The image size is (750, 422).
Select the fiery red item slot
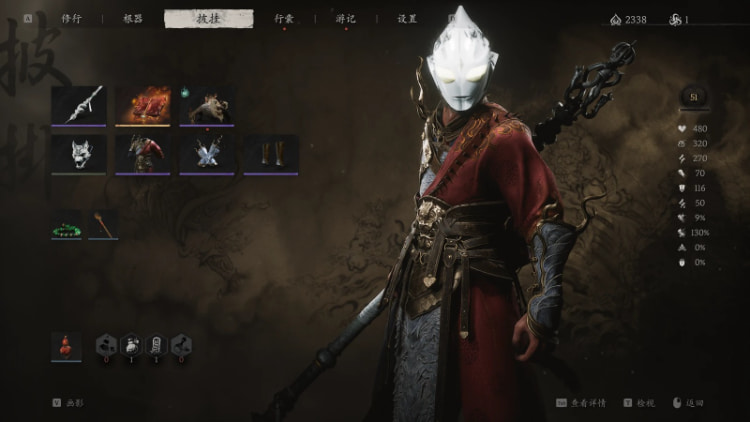143,105
